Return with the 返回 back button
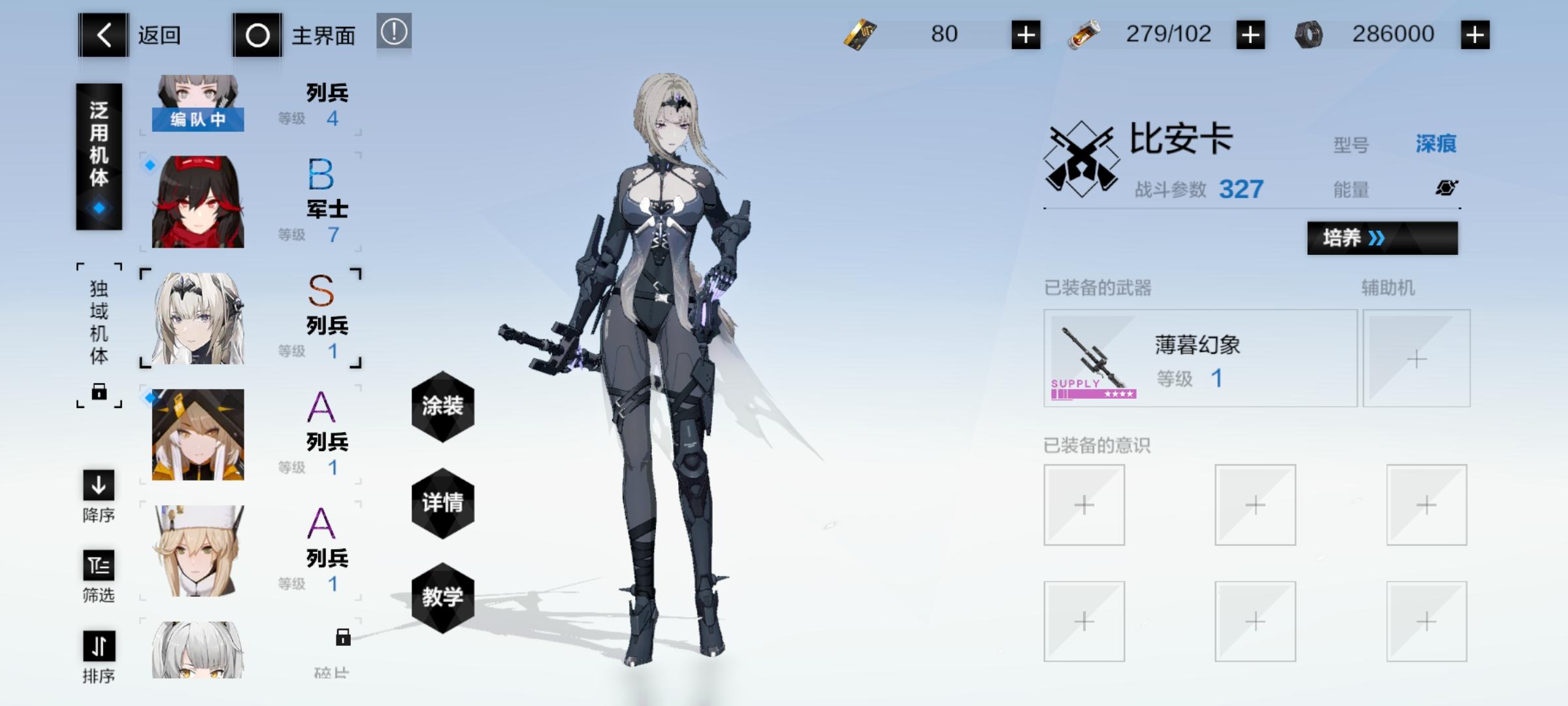 (103, 35)
